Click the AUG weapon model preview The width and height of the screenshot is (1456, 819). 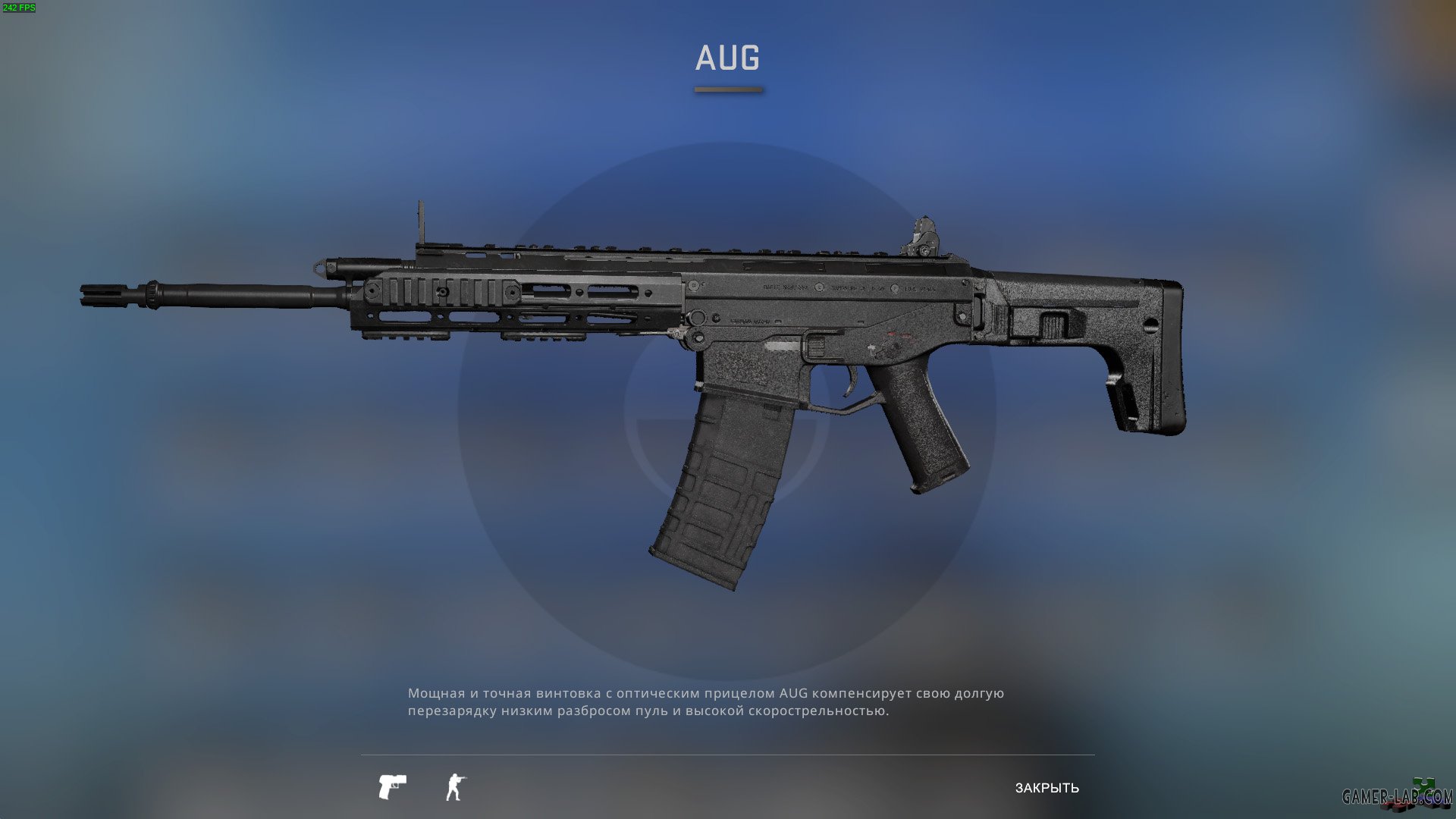[x=682, y=341]
